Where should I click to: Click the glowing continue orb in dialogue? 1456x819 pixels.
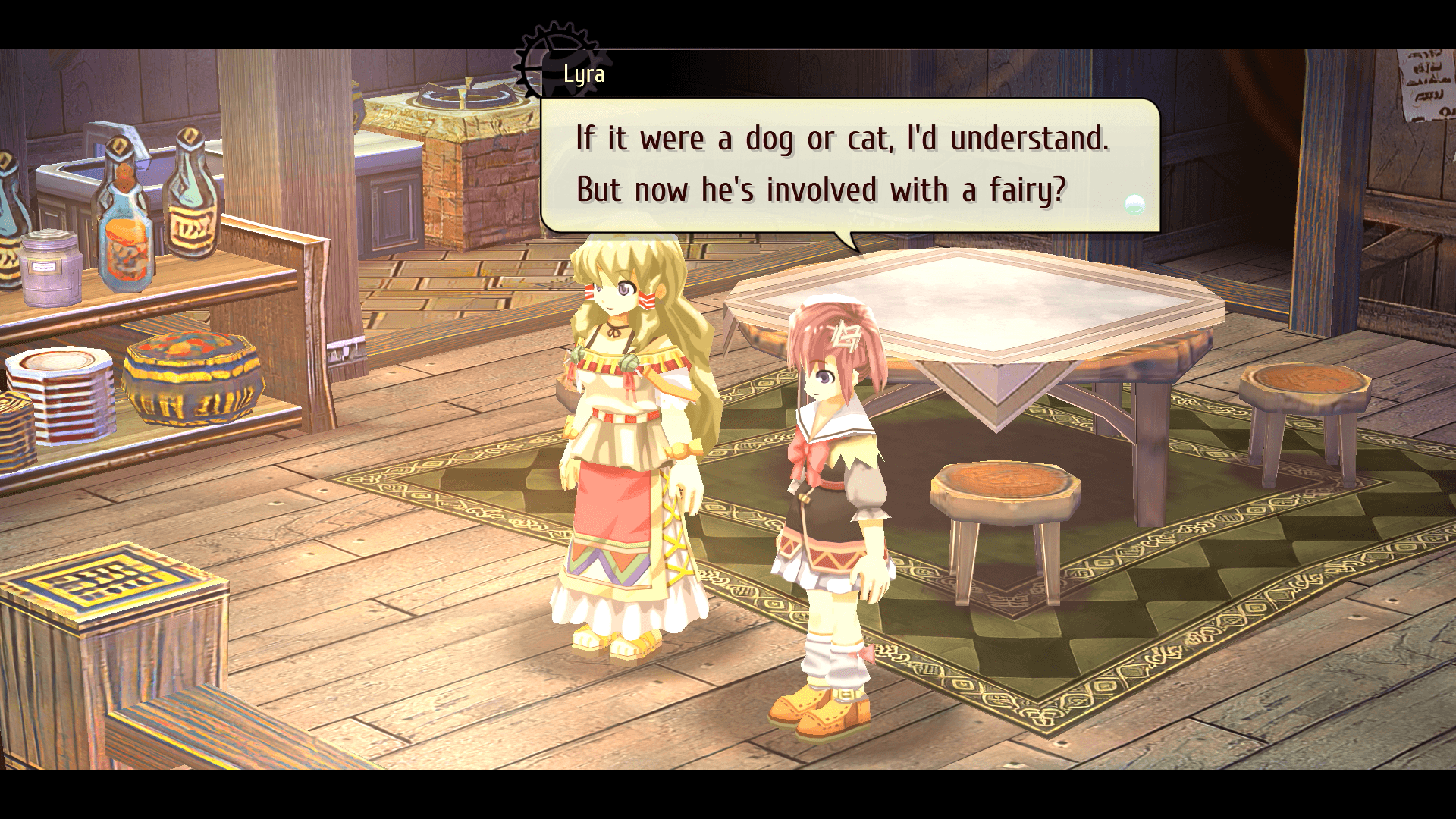[1134, 203]
